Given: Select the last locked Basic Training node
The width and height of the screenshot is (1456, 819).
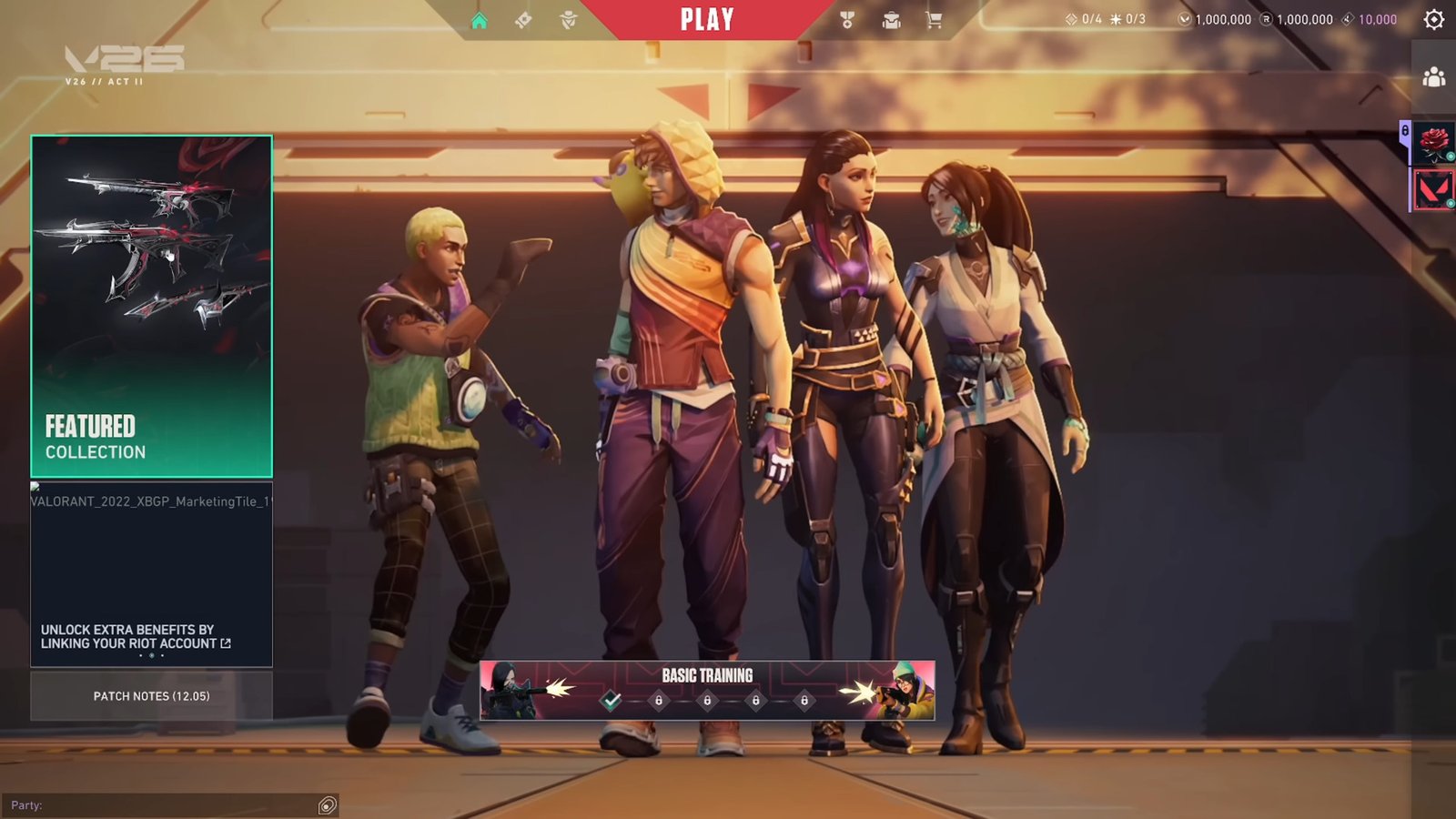Looking at the screenshot, I should click(804, 700).
